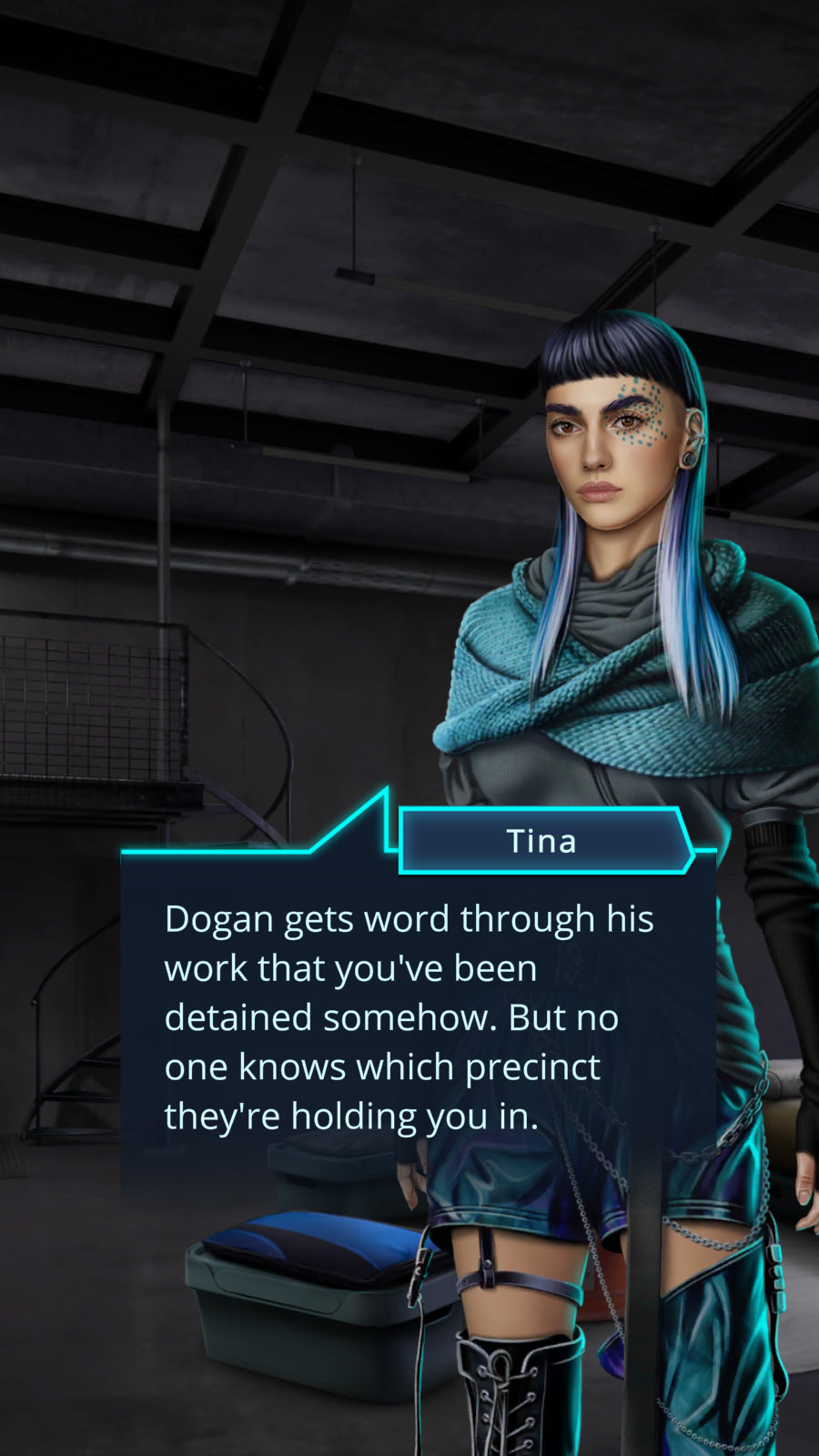Image resolution: width=819 pixels, height=1456 pixels.
Task: Tap Tina's dialogue box to continue
Action: click(409, 1017)
